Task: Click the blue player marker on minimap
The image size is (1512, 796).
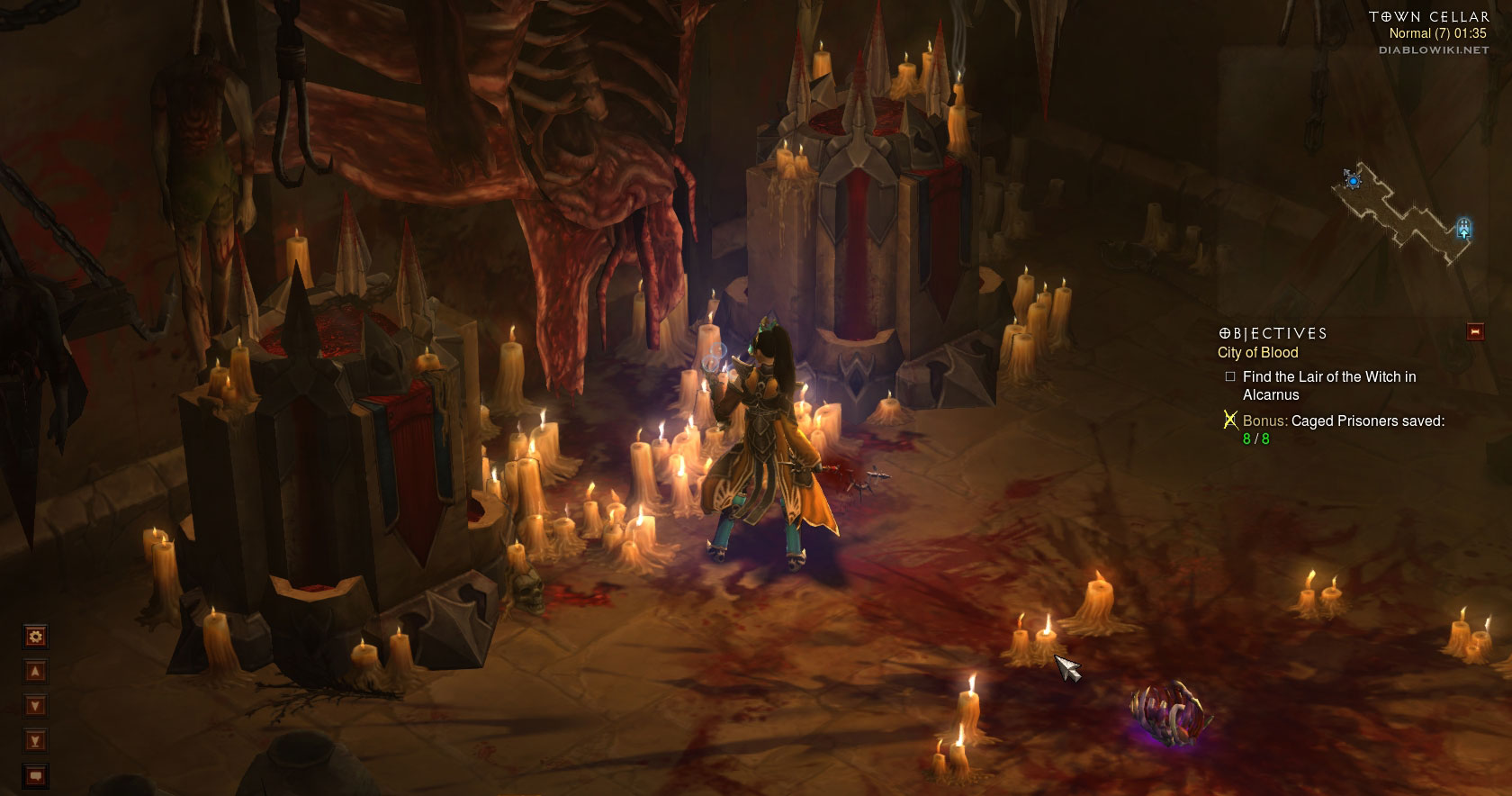Action: tap(1353, 181)
